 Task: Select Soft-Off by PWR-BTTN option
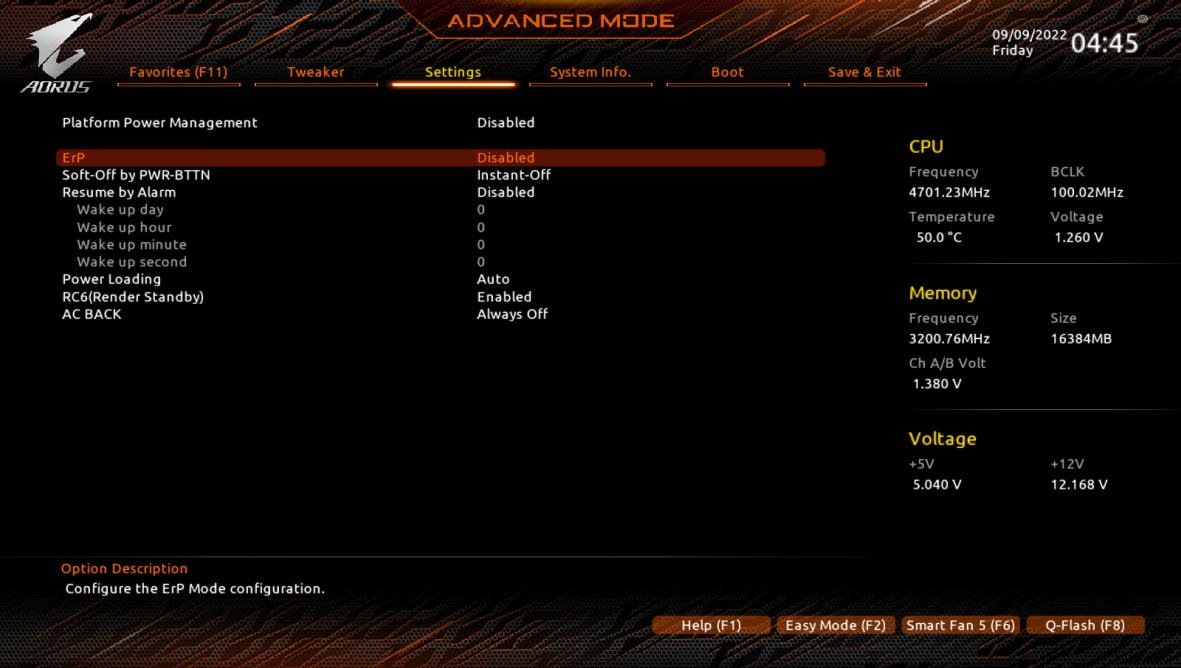click(136, 175)
